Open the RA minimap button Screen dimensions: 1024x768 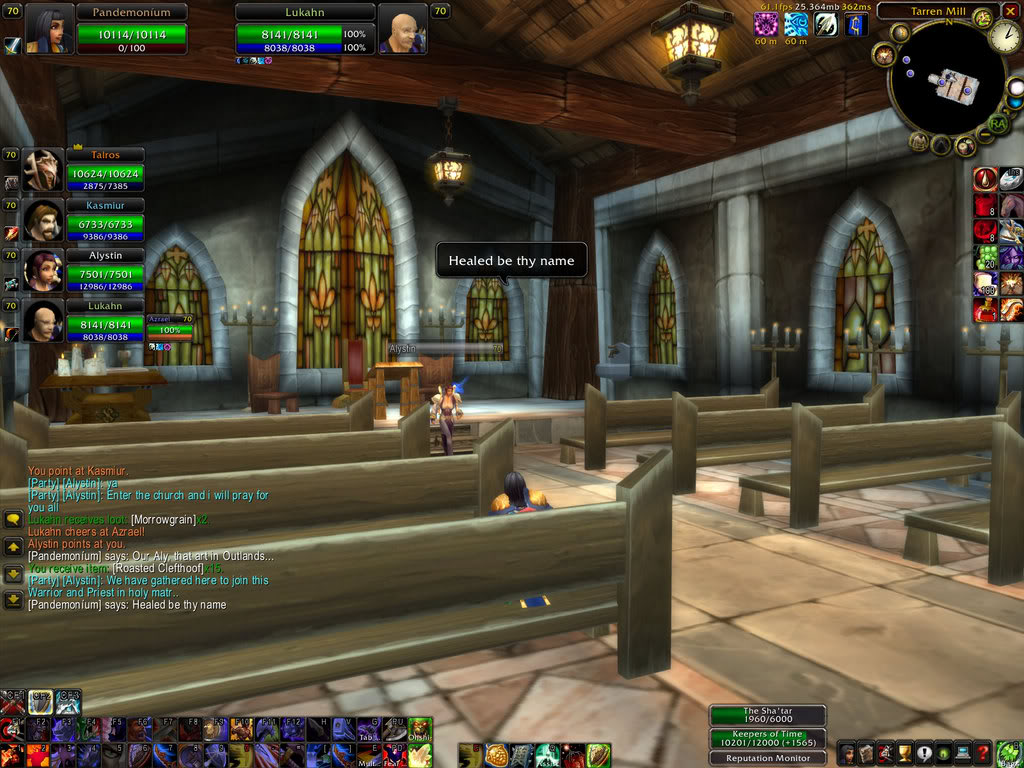pyautogui.click(x=997, y=124)
